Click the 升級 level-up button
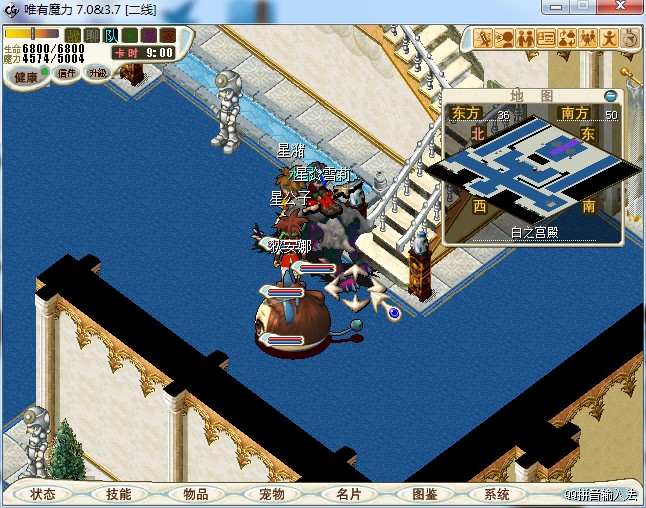The width and height of the screenshot is (646, 508). [97, 73]
